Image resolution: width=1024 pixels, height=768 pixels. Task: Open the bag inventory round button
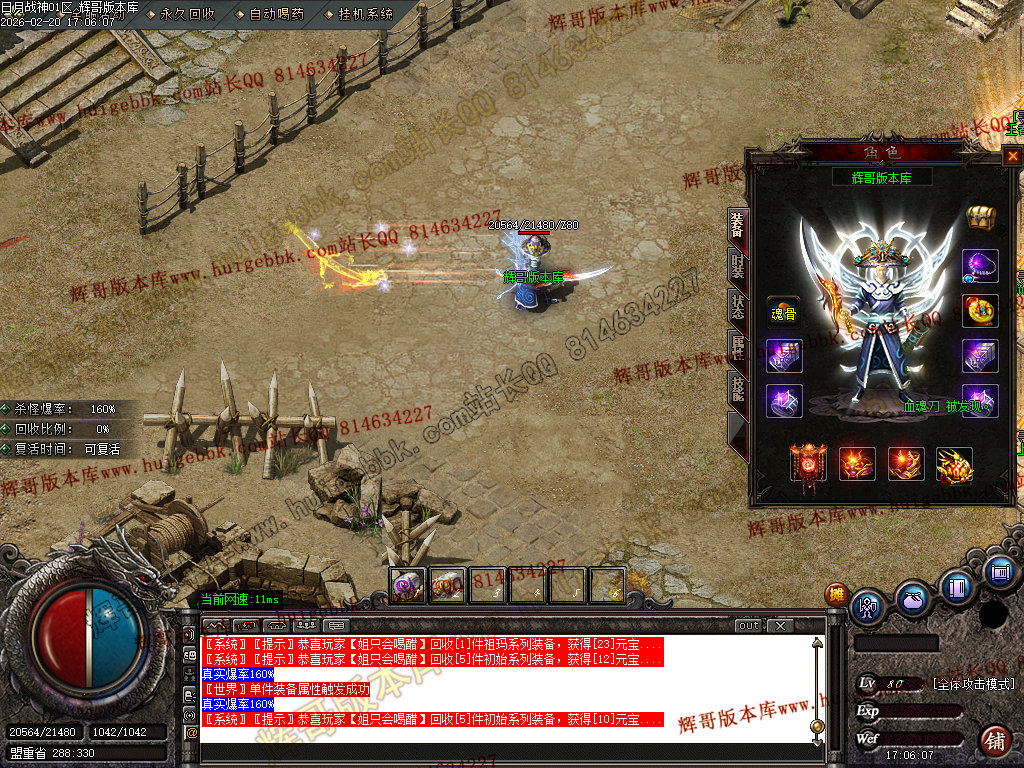tap(912, 599)
